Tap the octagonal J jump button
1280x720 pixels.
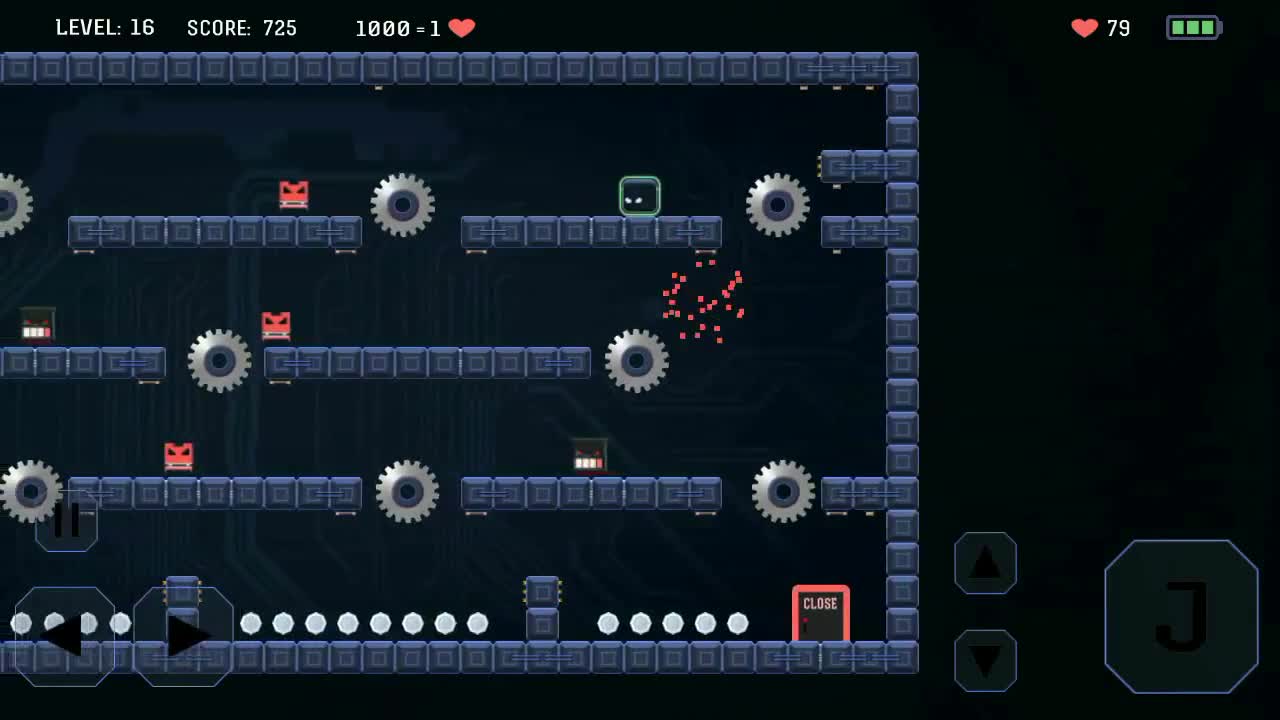[x=1182, y=616]
